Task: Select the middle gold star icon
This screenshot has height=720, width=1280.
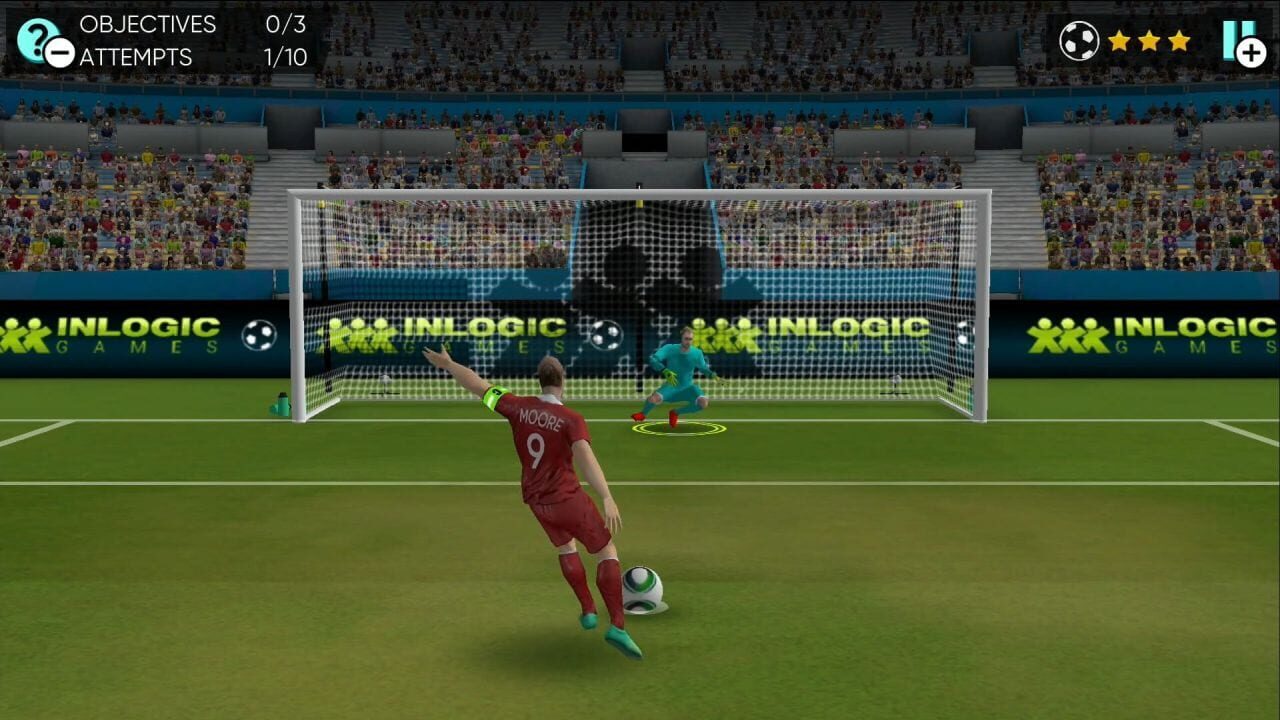Action: [1150, 42]
